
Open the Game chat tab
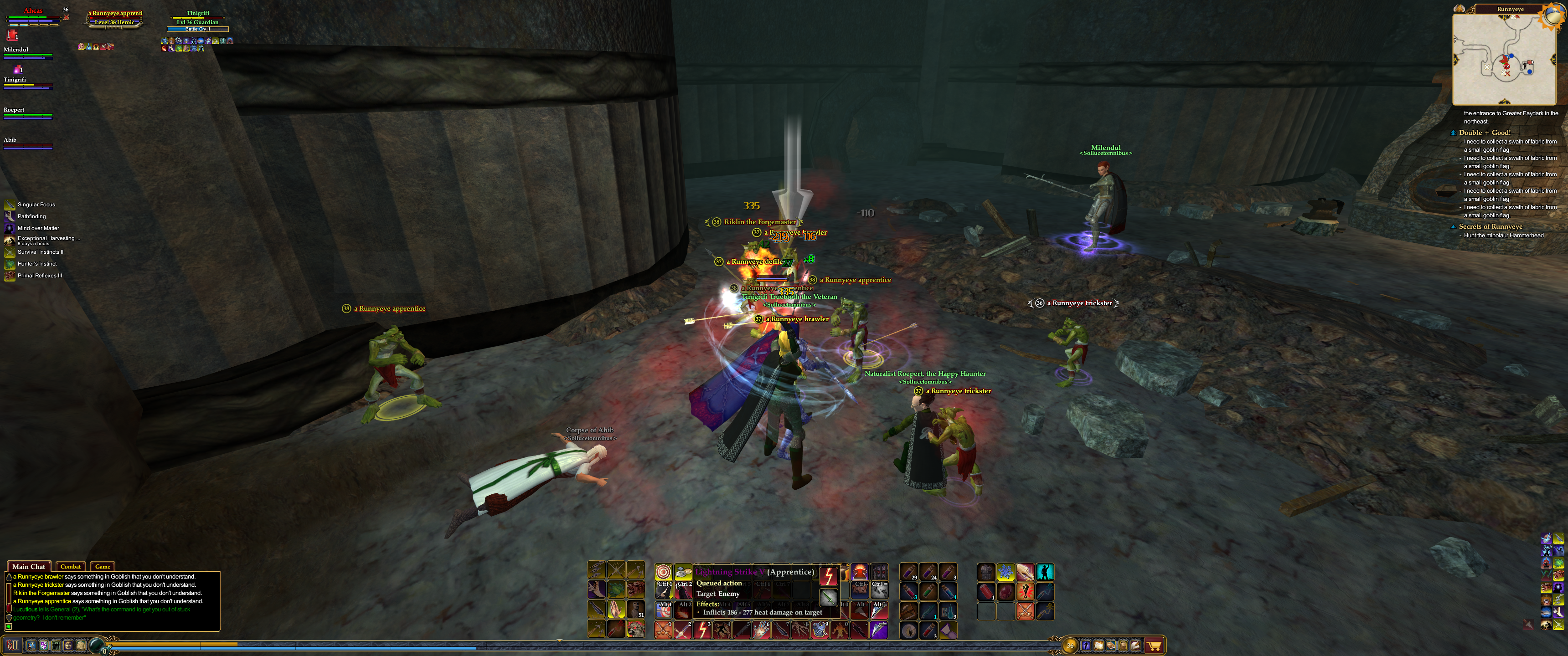pyautogui.click(x=102, y=567)
